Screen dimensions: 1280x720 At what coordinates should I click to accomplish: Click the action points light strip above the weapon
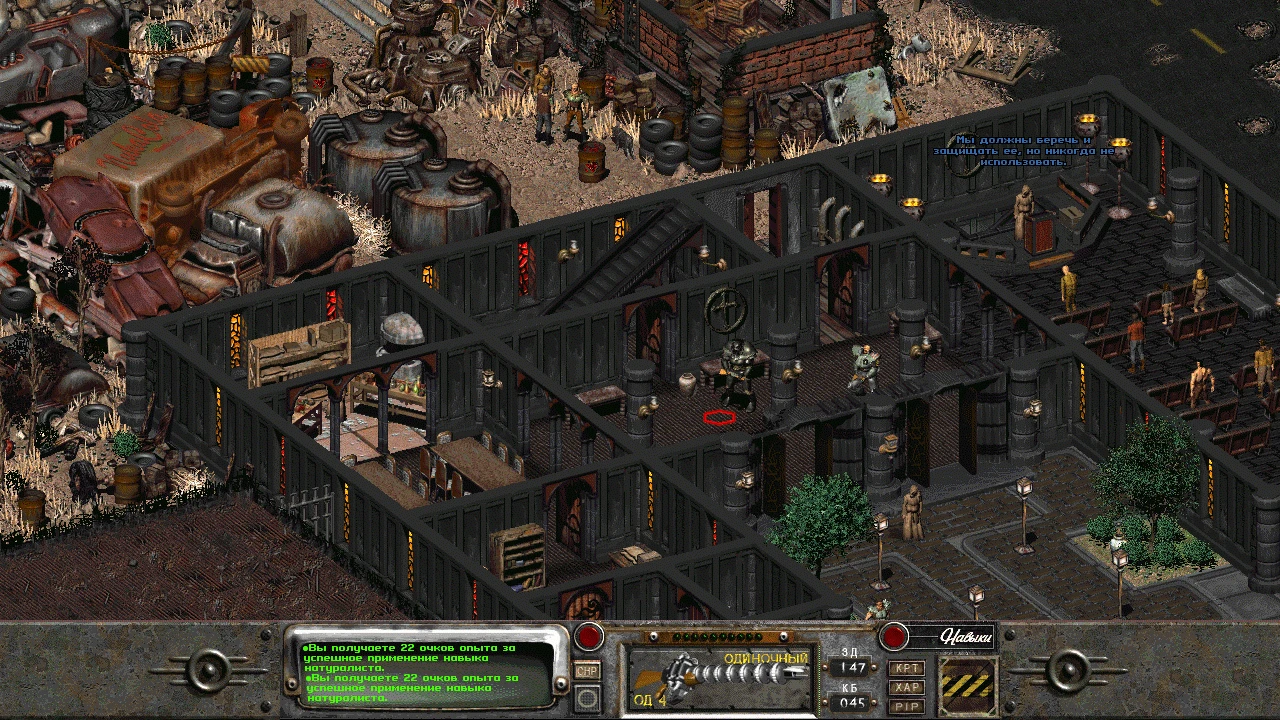[x=715, y=636]
